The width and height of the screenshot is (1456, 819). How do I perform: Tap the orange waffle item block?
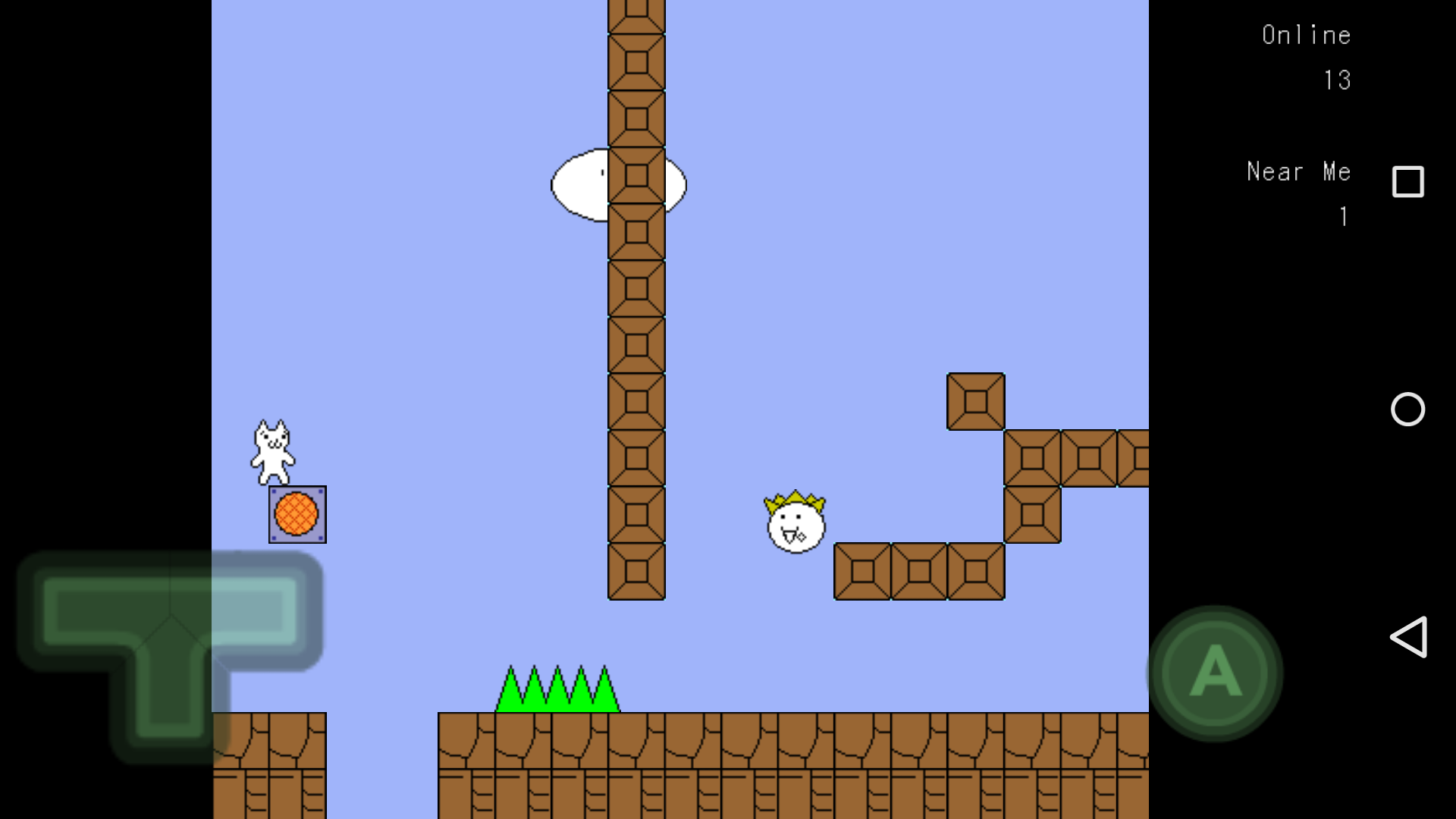pyautogui.click(x=297, y=515)
